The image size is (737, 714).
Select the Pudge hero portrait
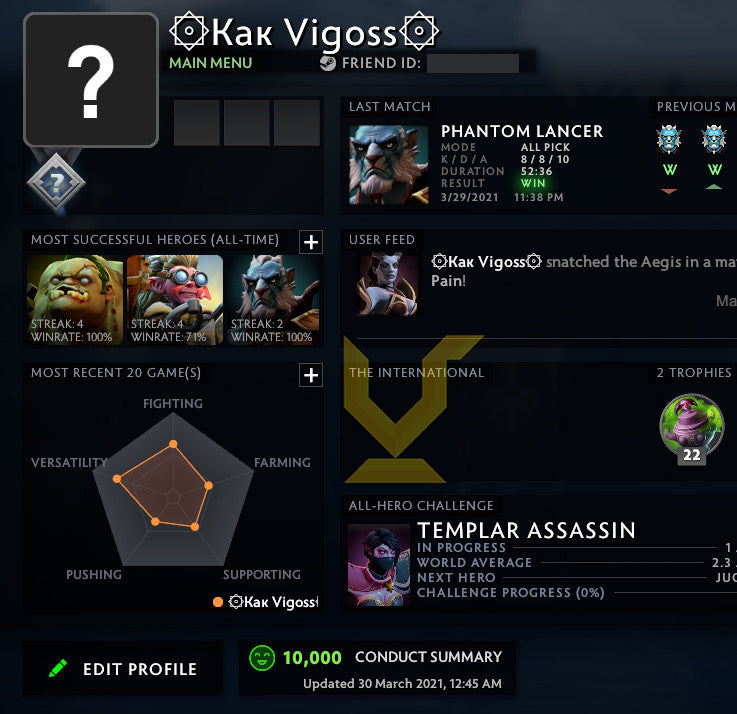pos(75,299)
